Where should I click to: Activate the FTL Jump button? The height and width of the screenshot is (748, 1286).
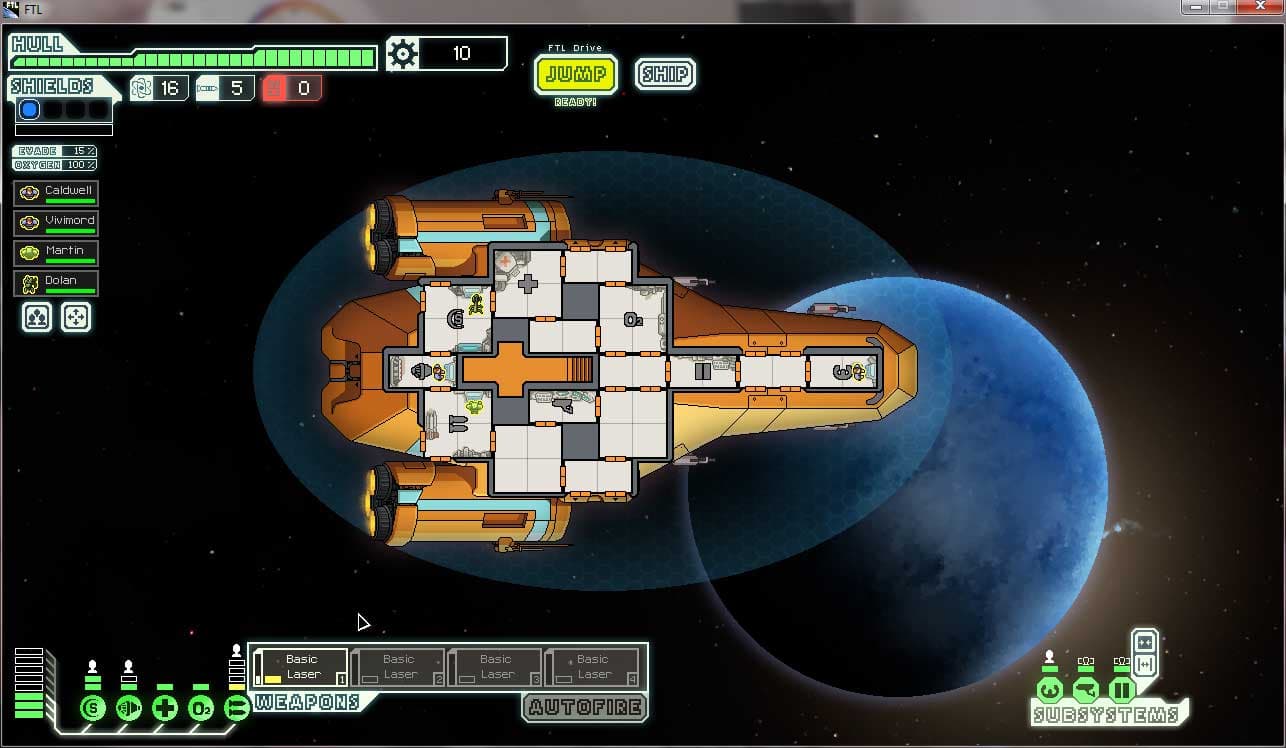click(576, 75)
